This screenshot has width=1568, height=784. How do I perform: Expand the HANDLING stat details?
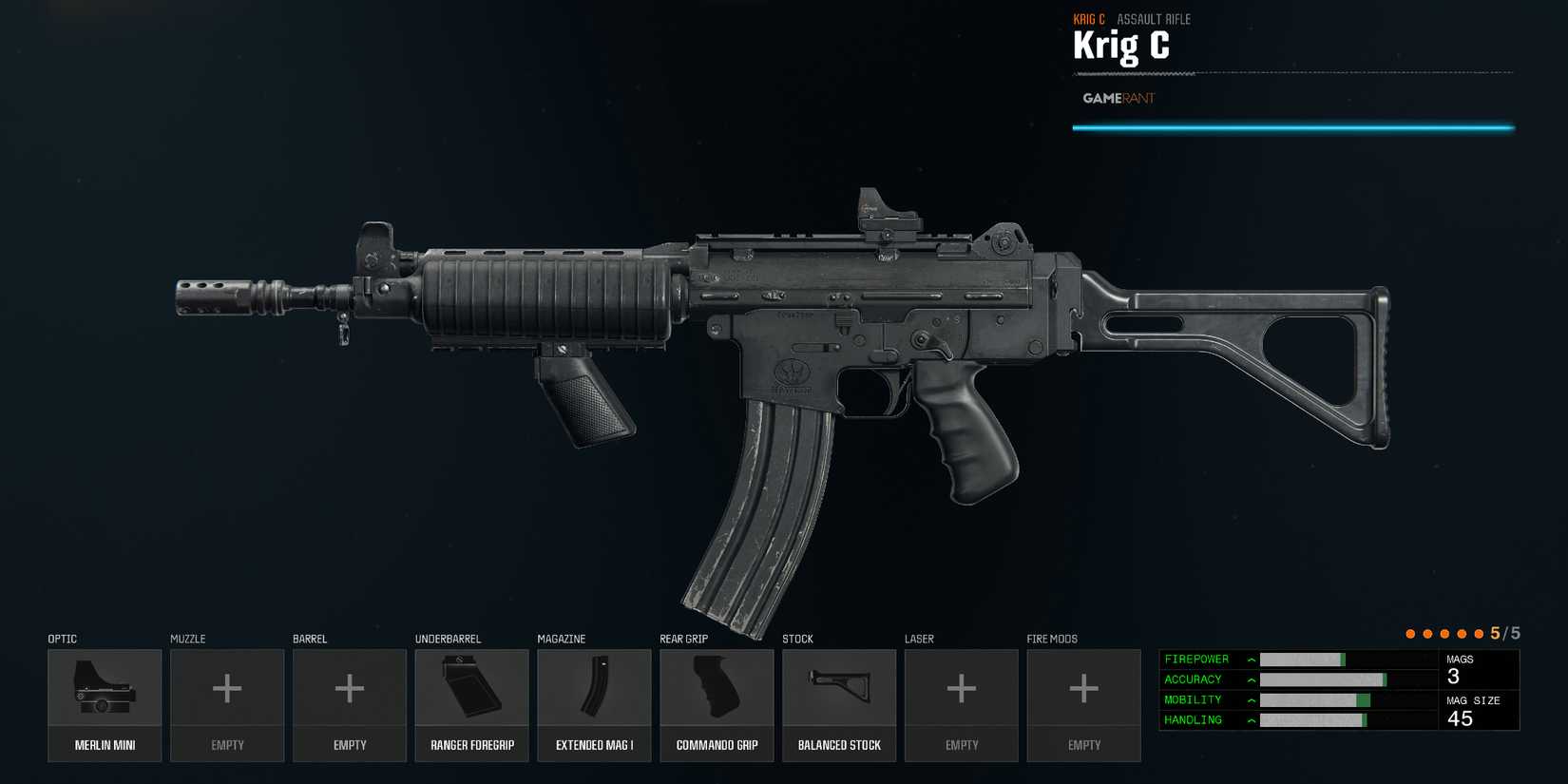(x=1251, y=720)
